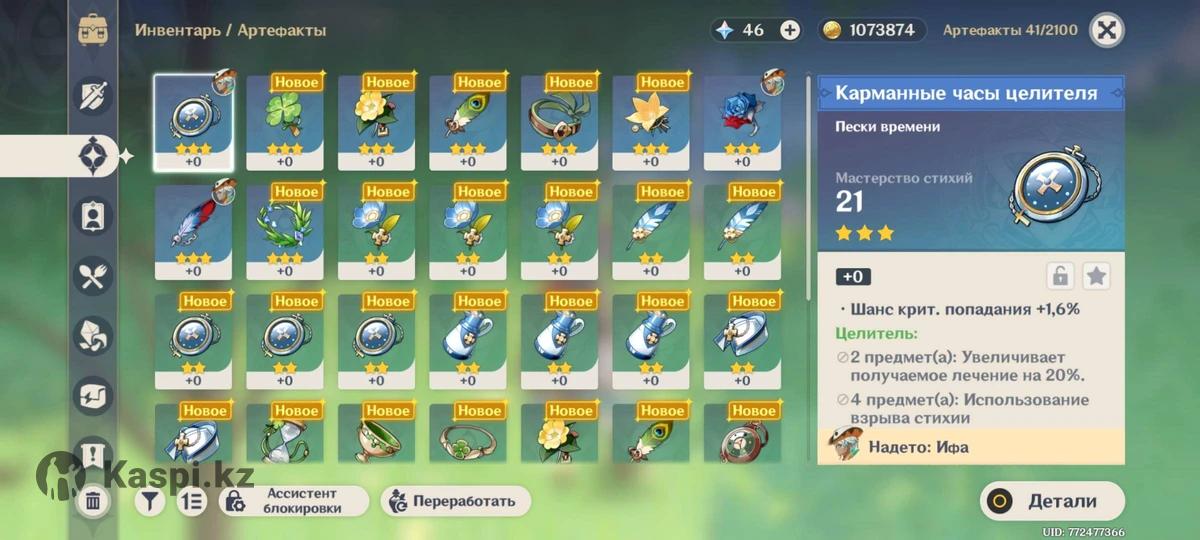The width and height of the screenshot is (1200, 540).
Task: Open the Детали button
Action: click(x=1052, y=501)
